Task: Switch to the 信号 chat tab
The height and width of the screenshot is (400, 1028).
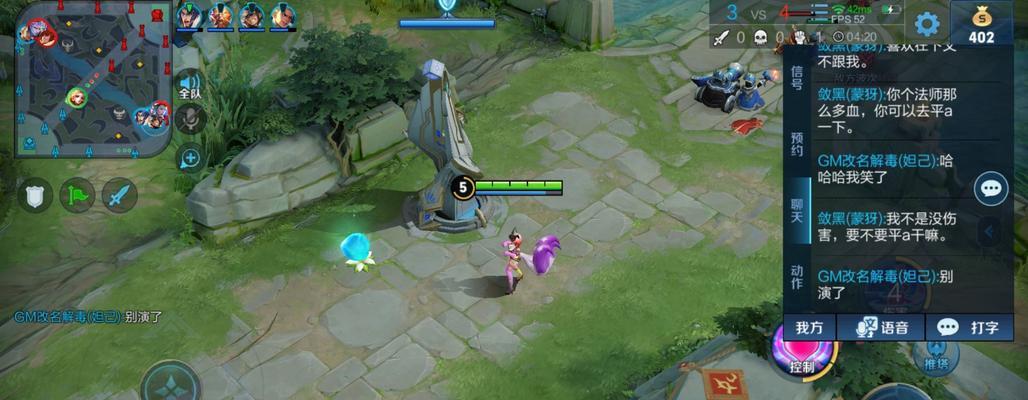Action: [797, 77]
